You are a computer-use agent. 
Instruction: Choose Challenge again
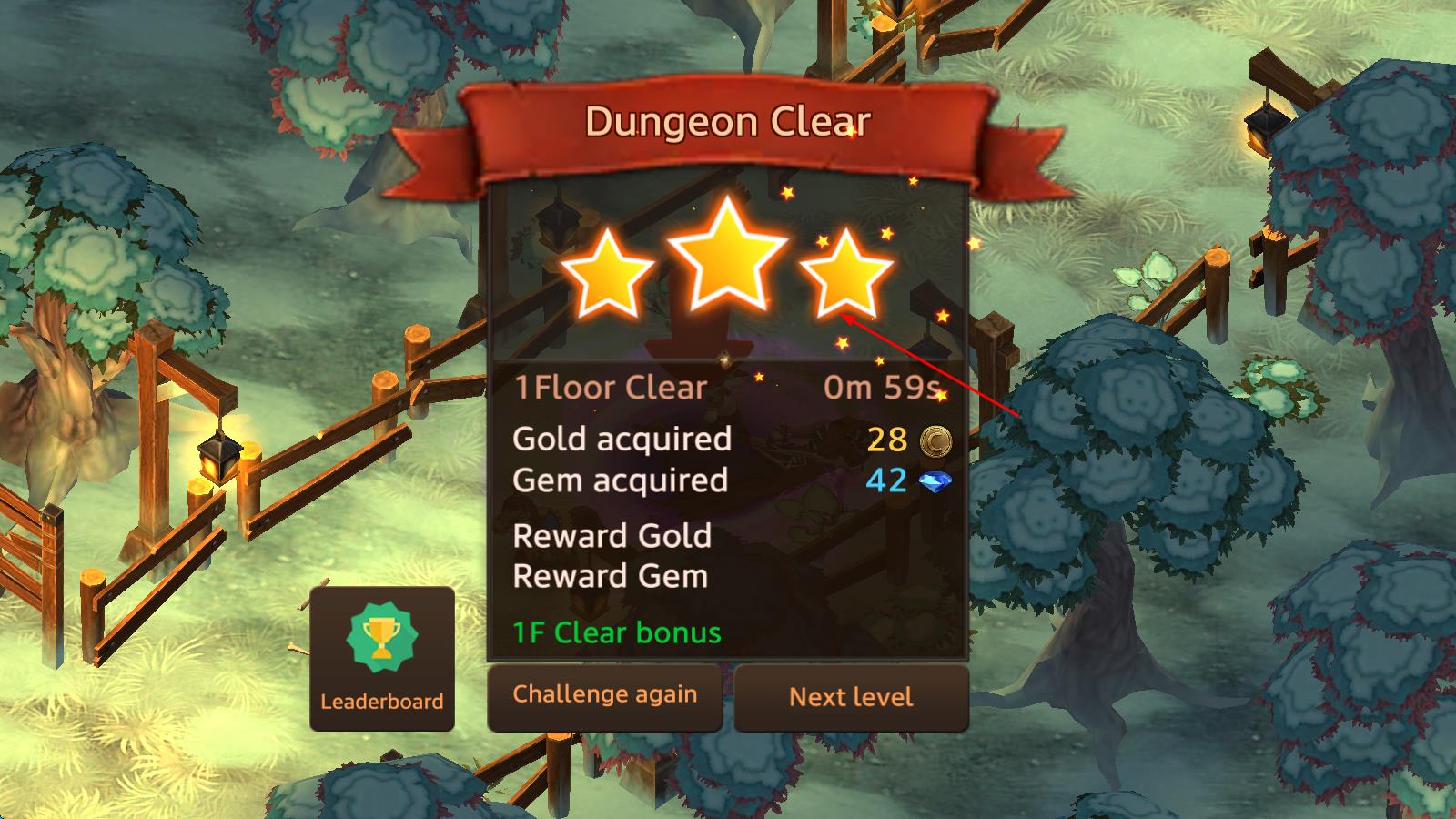point(605,696)
